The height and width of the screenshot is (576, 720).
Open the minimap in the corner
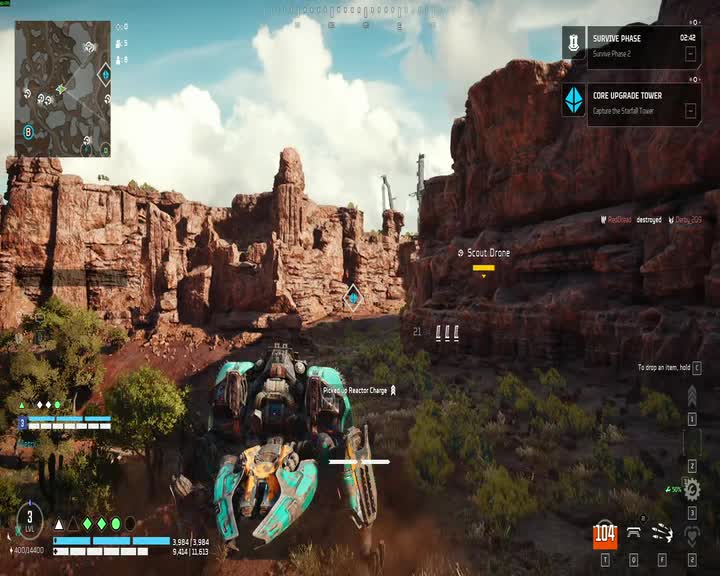pyautogui.click(x=63, y=88)
